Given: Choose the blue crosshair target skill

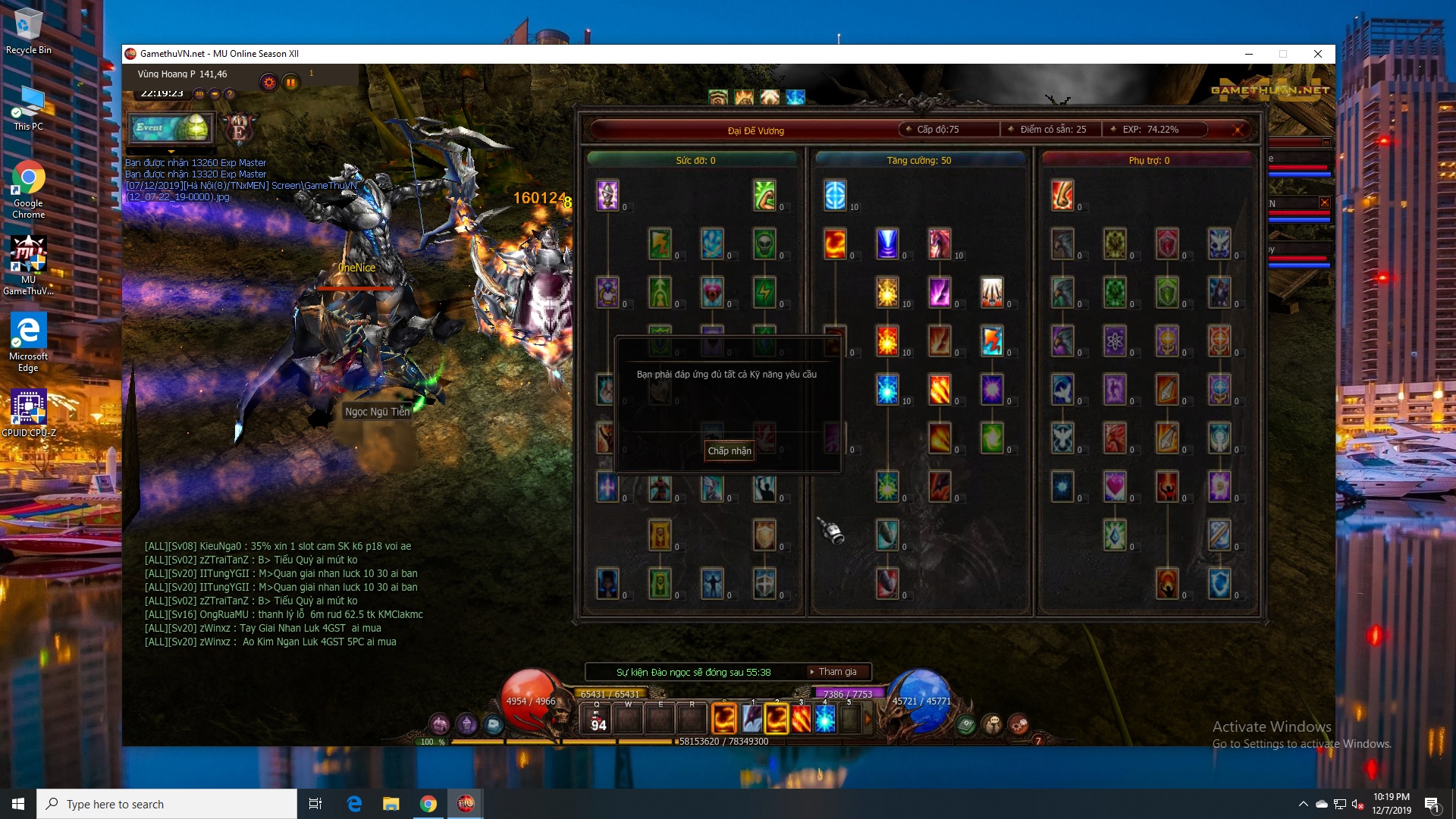Looking at the screenshot, I should coord(835,195).
